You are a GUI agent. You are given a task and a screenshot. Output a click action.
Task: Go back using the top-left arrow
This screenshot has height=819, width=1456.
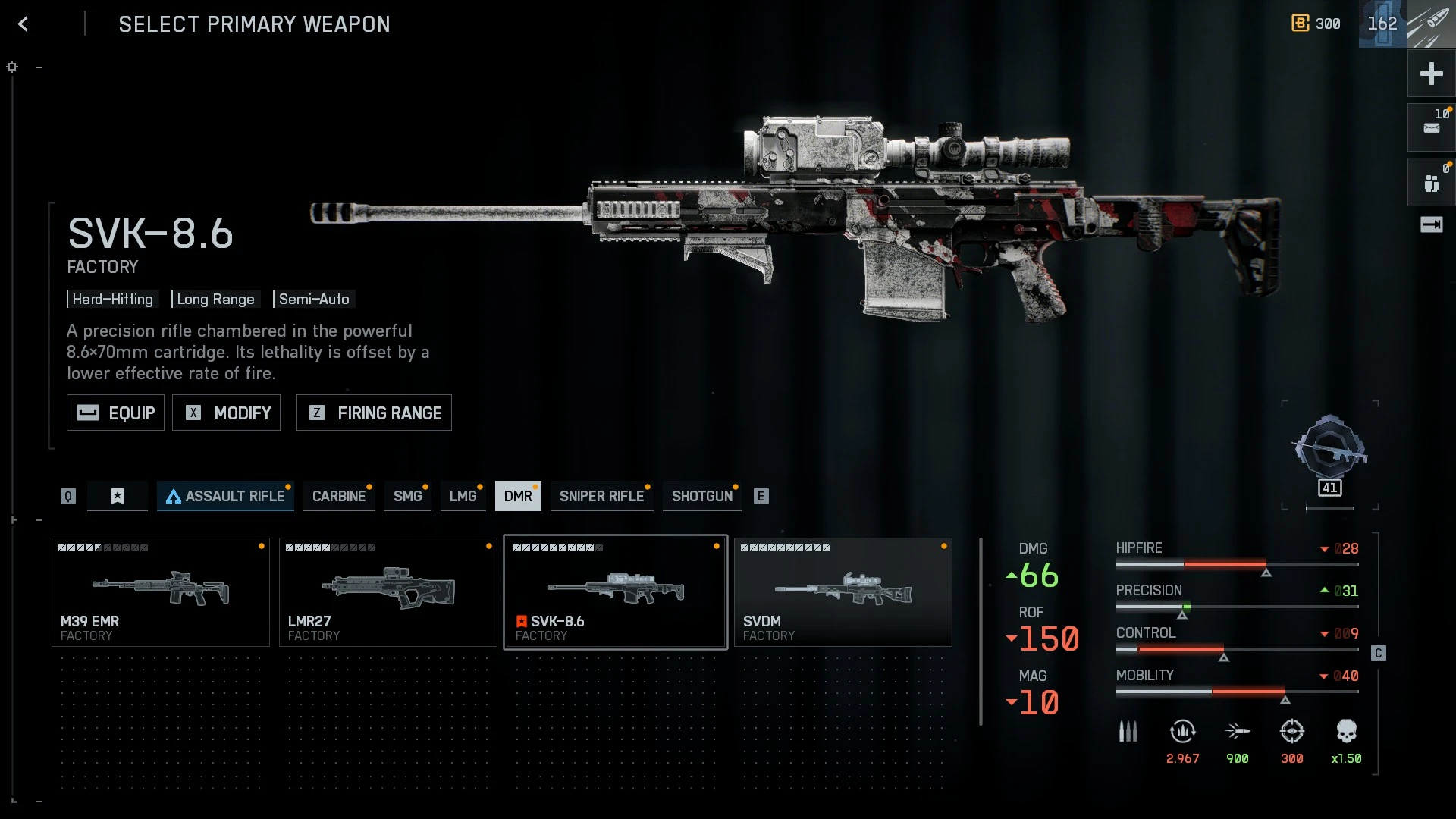(23, 24)
